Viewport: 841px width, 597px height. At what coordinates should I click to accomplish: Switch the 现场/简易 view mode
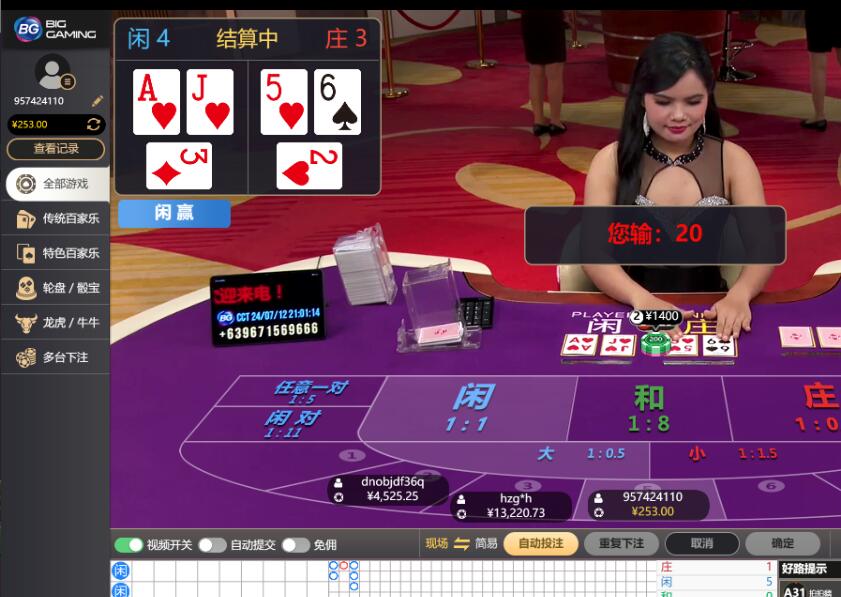click(461, 544)
